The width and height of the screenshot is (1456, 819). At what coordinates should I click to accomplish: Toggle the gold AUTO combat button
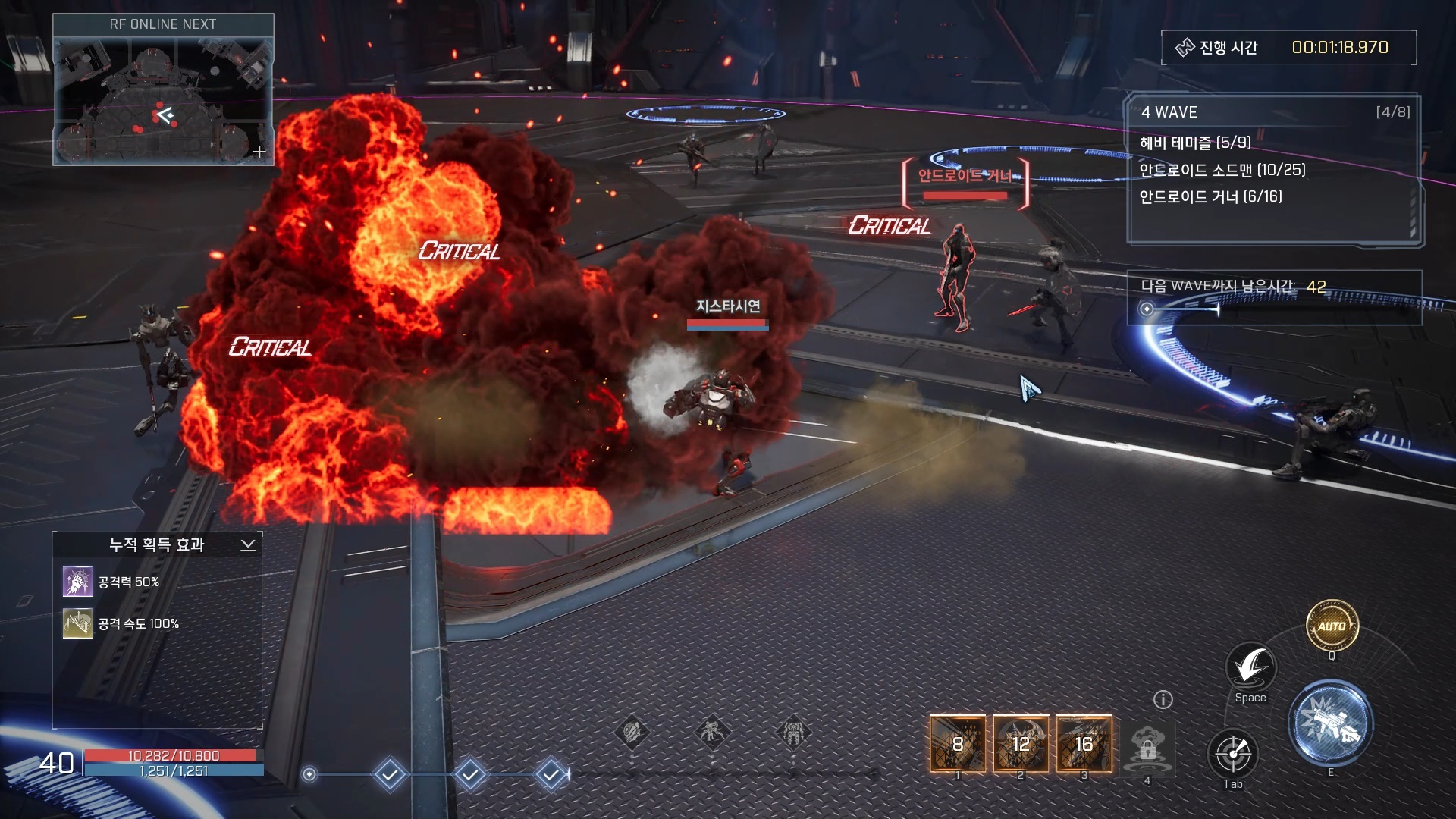tap(1332, 626)
